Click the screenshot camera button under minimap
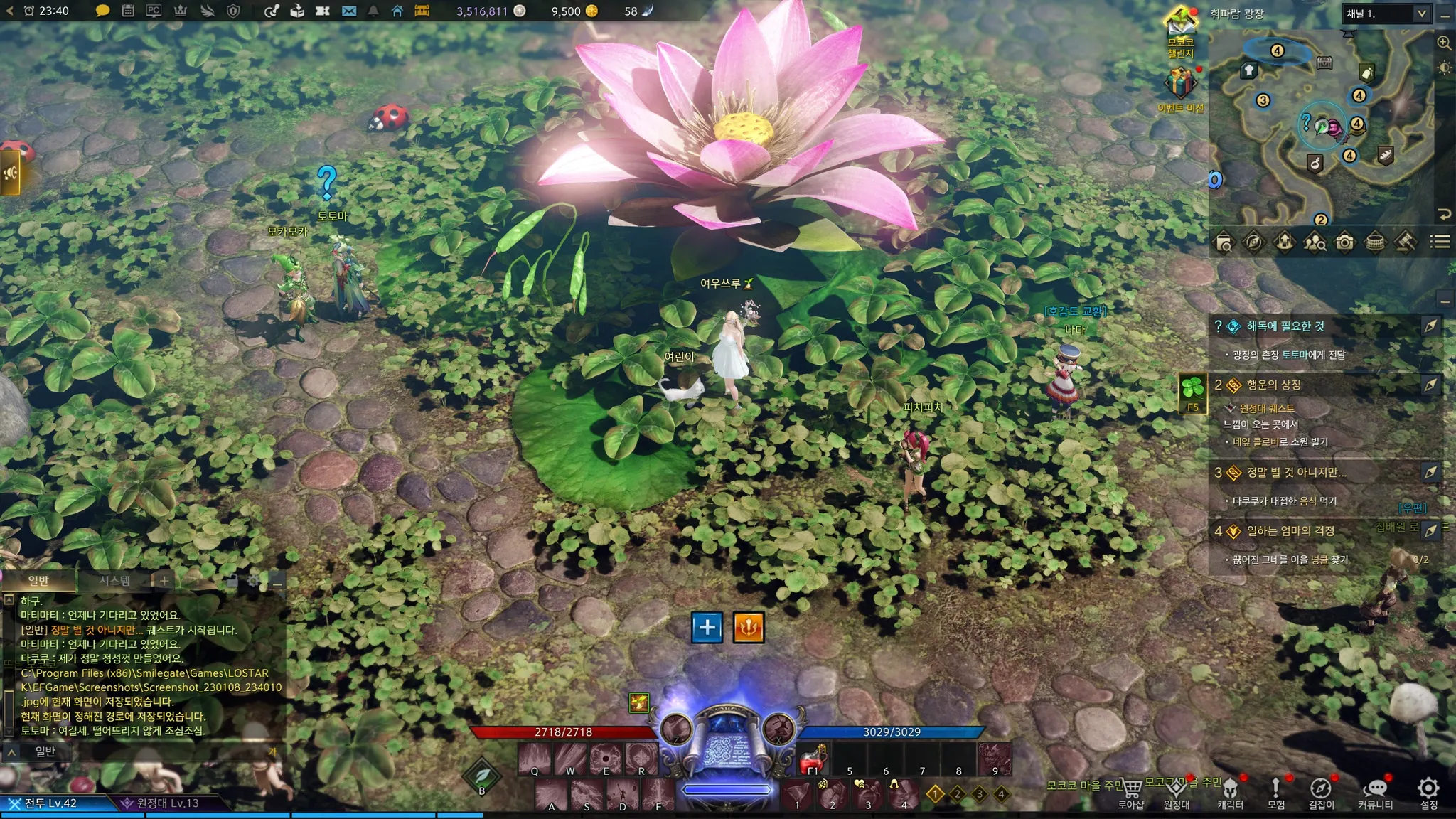 1344,242
